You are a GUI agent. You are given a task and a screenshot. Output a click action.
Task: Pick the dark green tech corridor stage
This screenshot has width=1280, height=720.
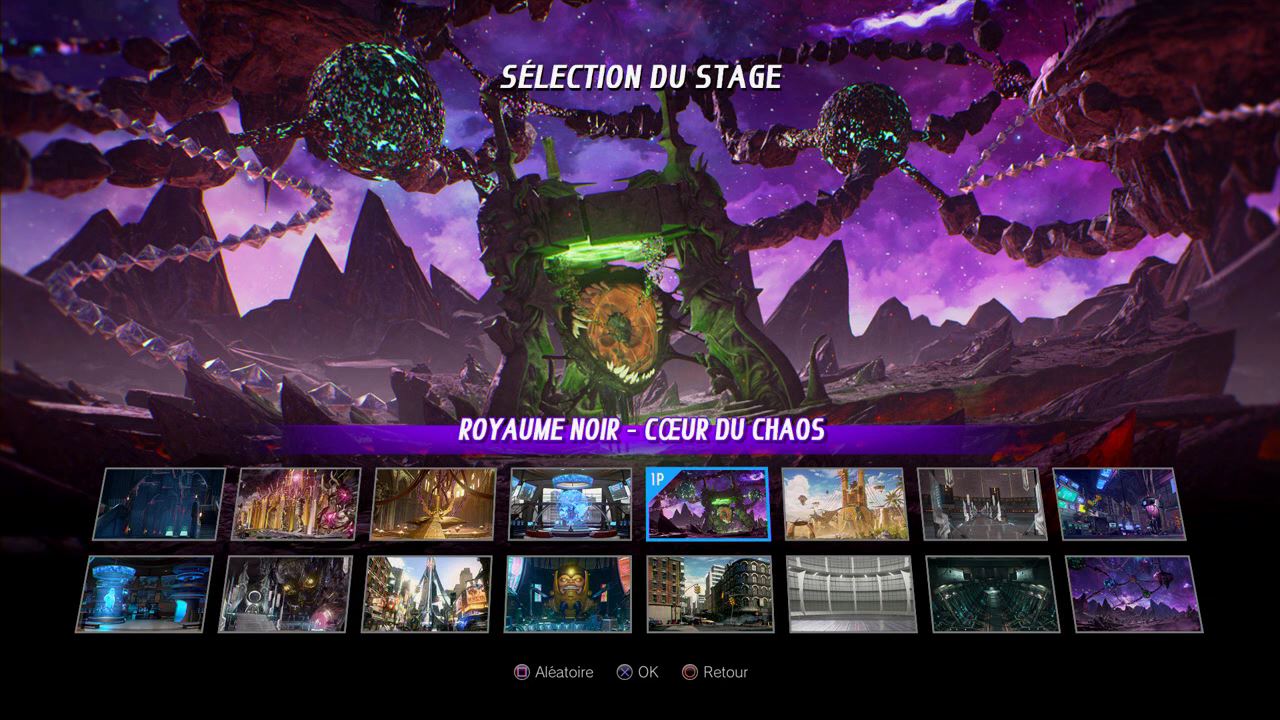[x=992, y=594]
